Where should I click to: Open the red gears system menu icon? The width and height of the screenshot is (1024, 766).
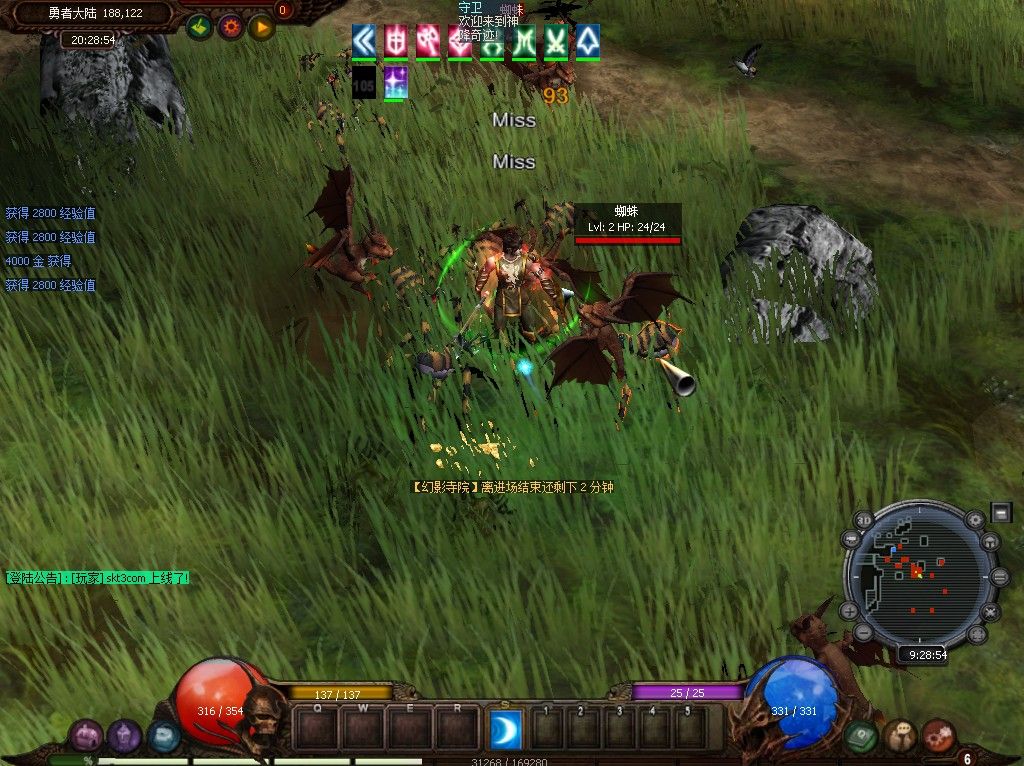(939, 737)
